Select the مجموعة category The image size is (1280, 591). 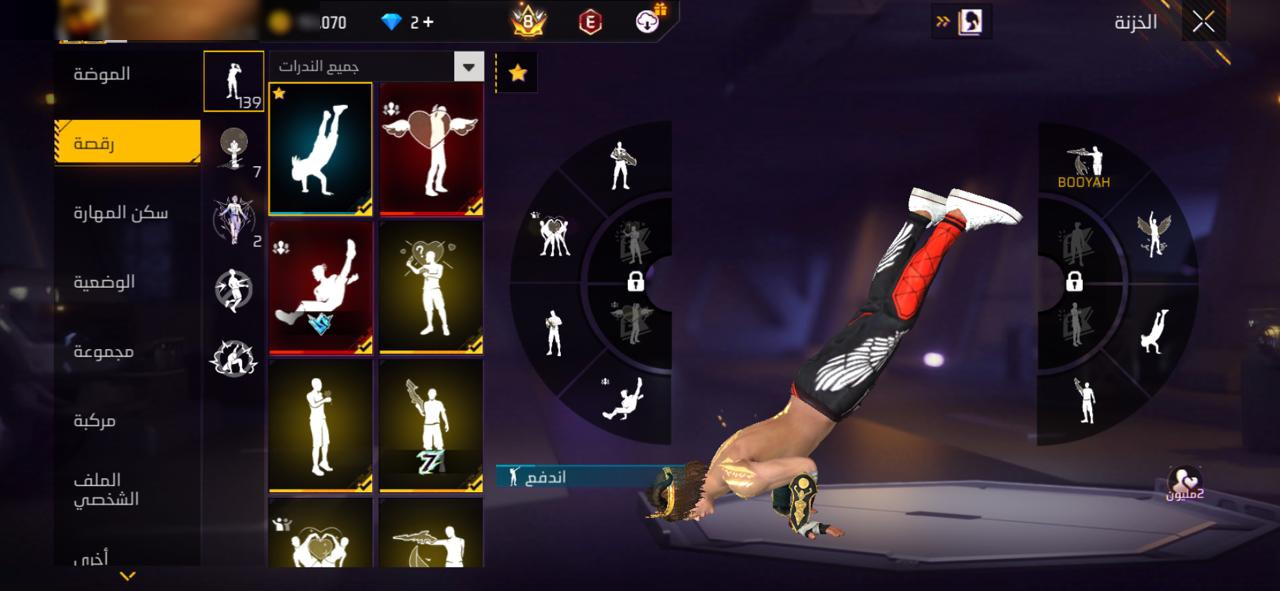(104, 351)
